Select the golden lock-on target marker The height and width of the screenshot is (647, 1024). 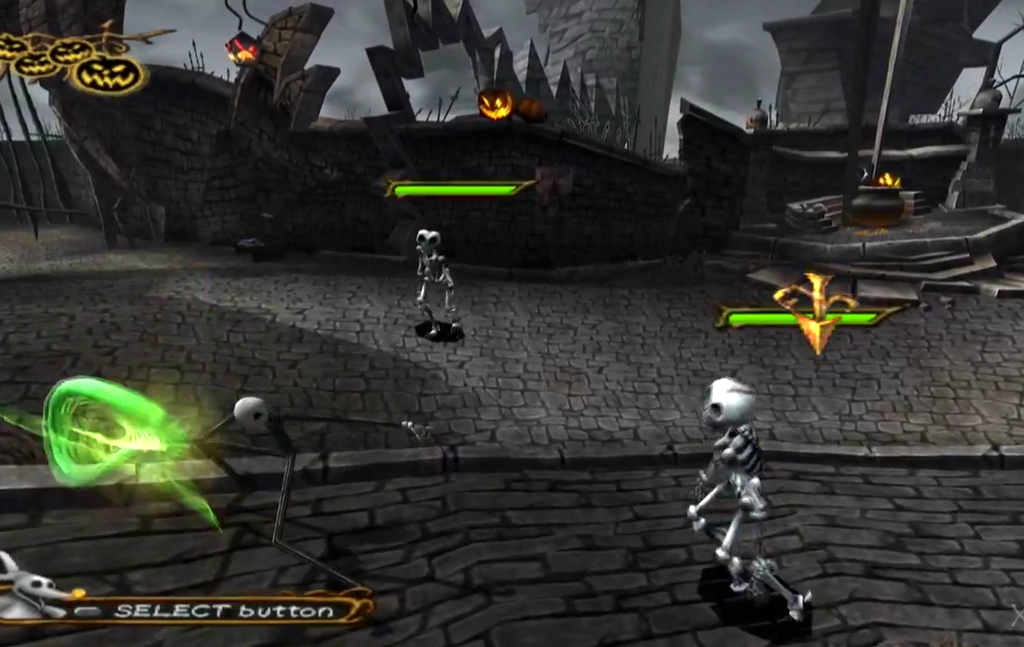click(815, 312)
